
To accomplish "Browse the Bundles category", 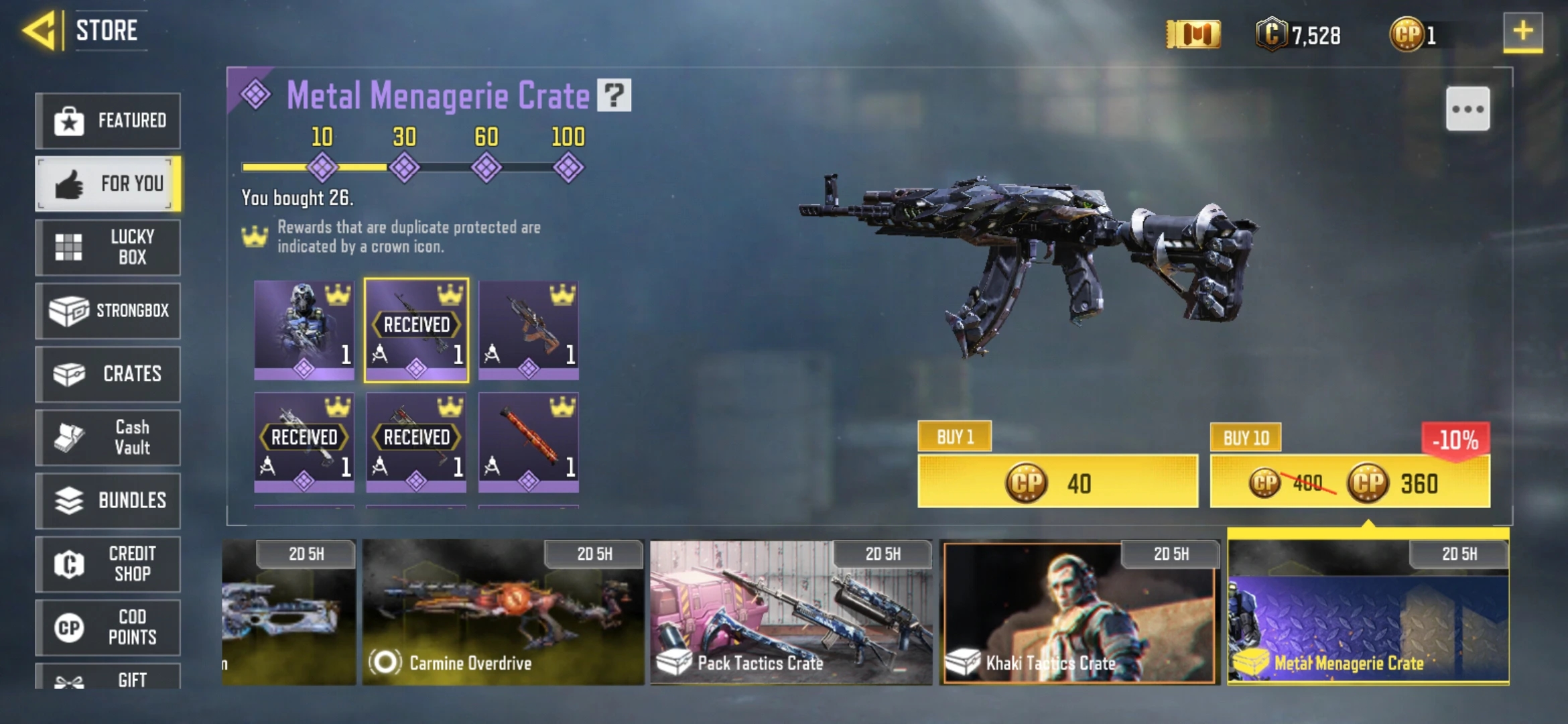I will click(x=108, y=501).
